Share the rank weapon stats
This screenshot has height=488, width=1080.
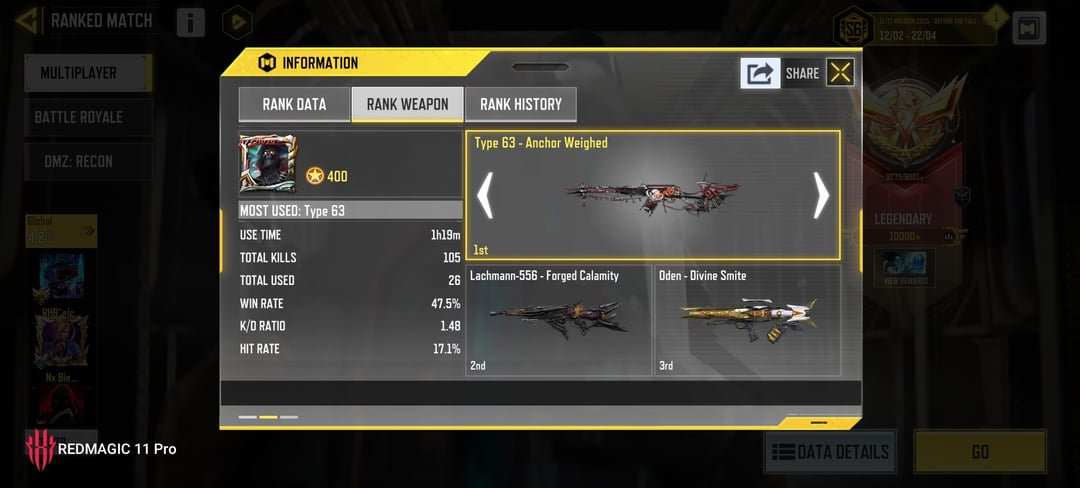point(761,73)
